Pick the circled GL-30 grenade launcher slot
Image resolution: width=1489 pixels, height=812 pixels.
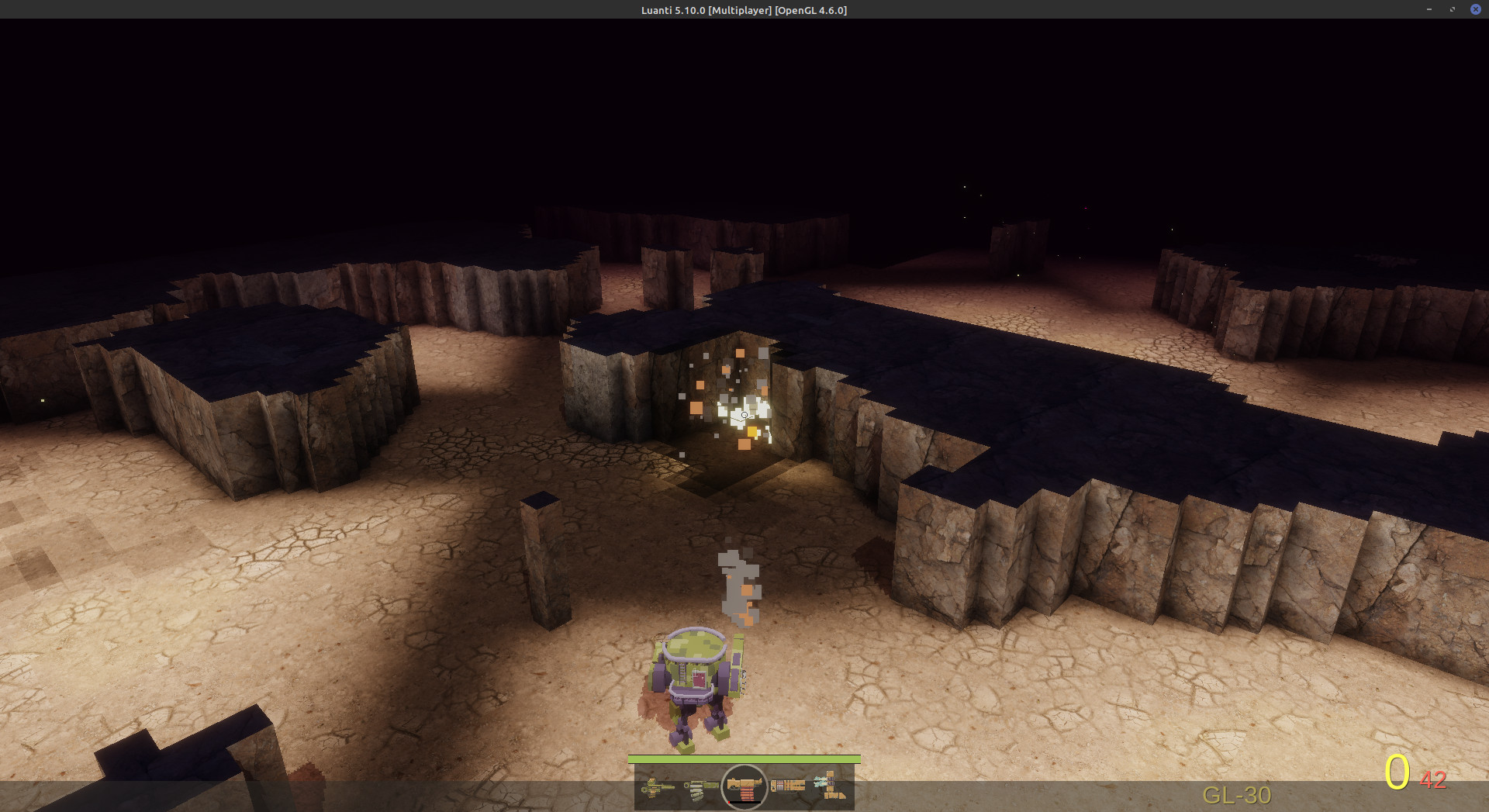744,787
